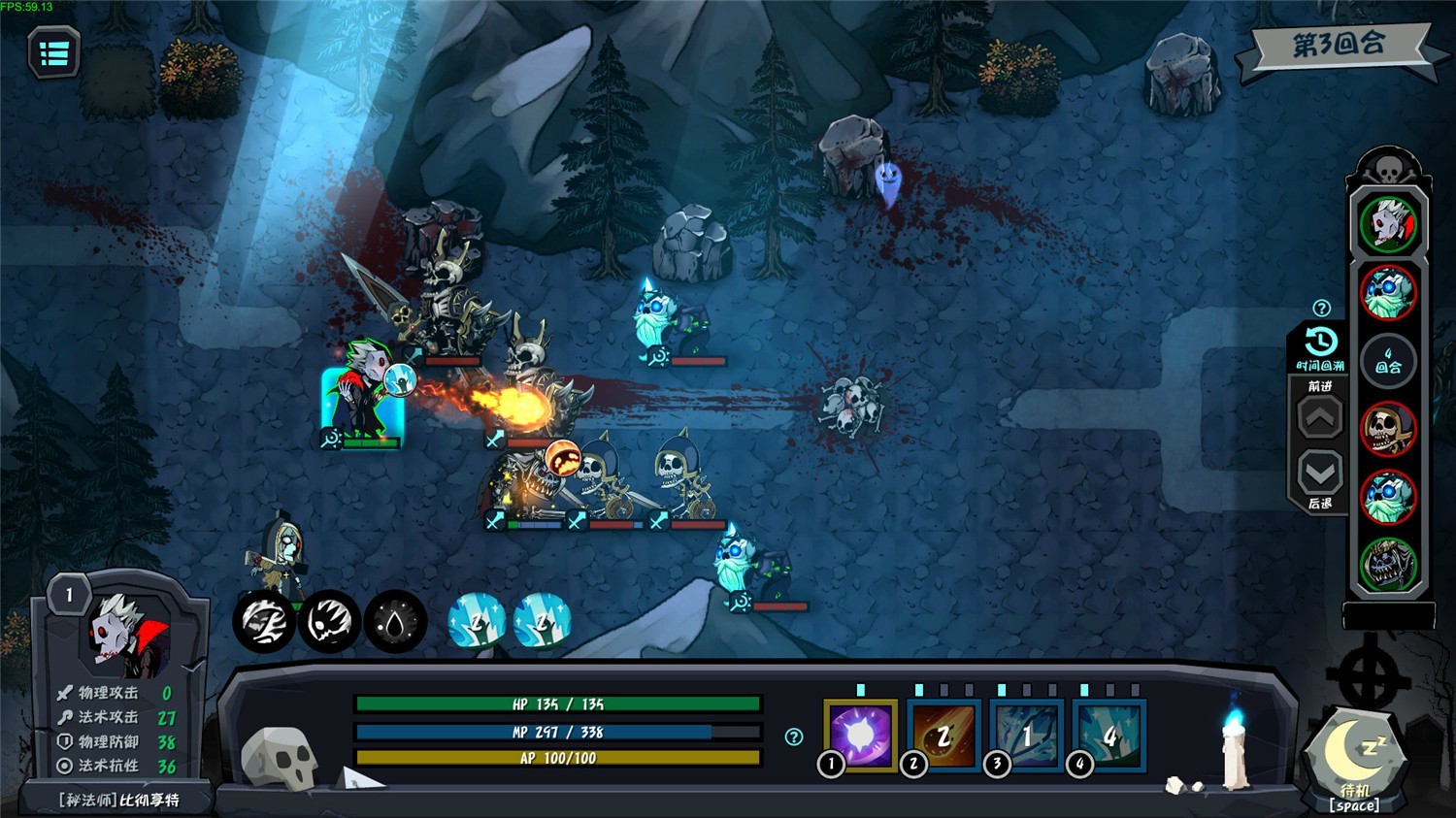Select the vampire portrait in turn order
The width and height of the screenshot is (1456, 818).
(1388, 224)
